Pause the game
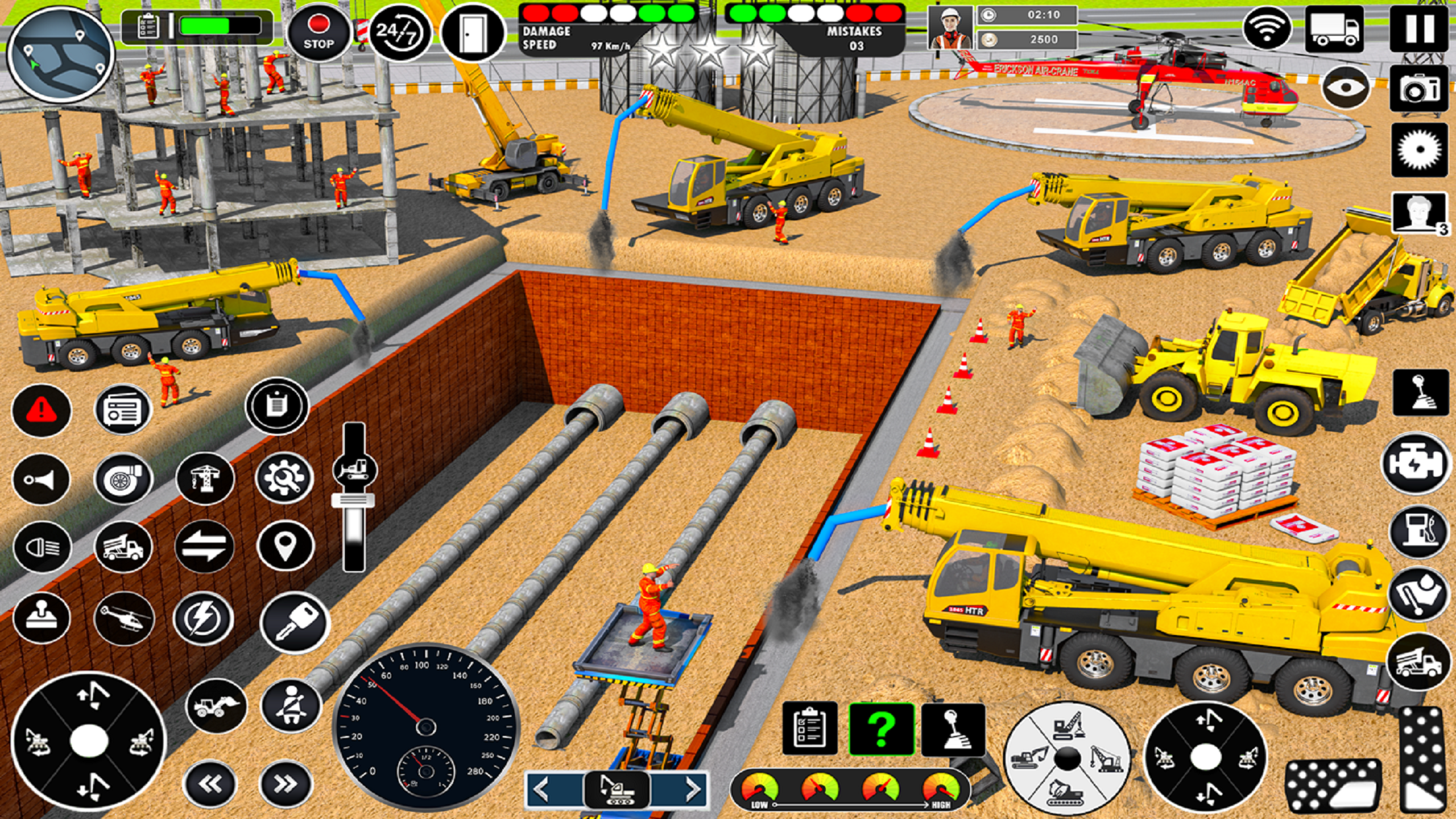1456x819 pixels. [x=1419, y=28]
